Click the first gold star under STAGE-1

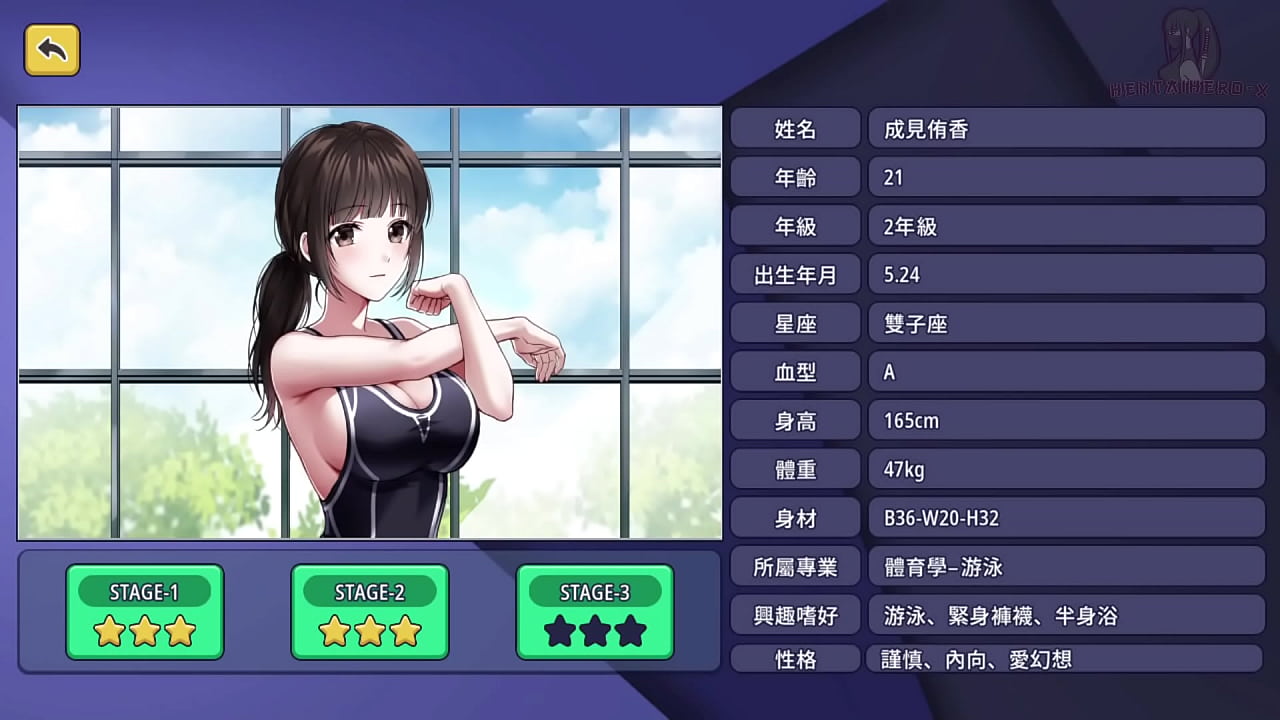[111, 631]
